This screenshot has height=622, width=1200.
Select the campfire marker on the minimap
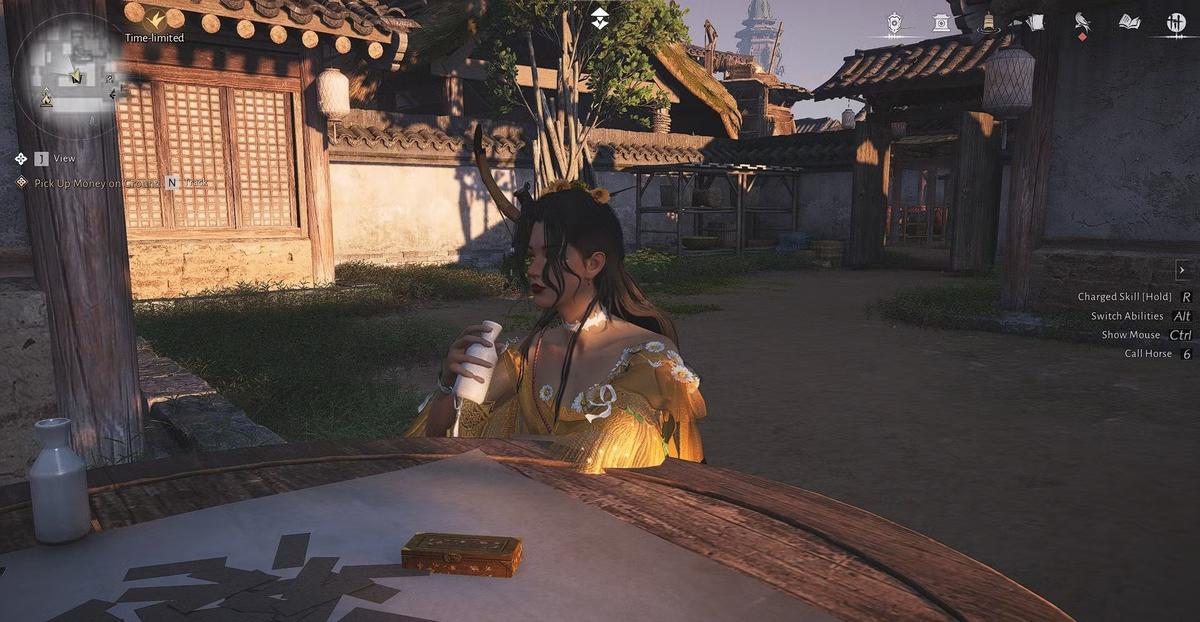(x=46, y=99)
